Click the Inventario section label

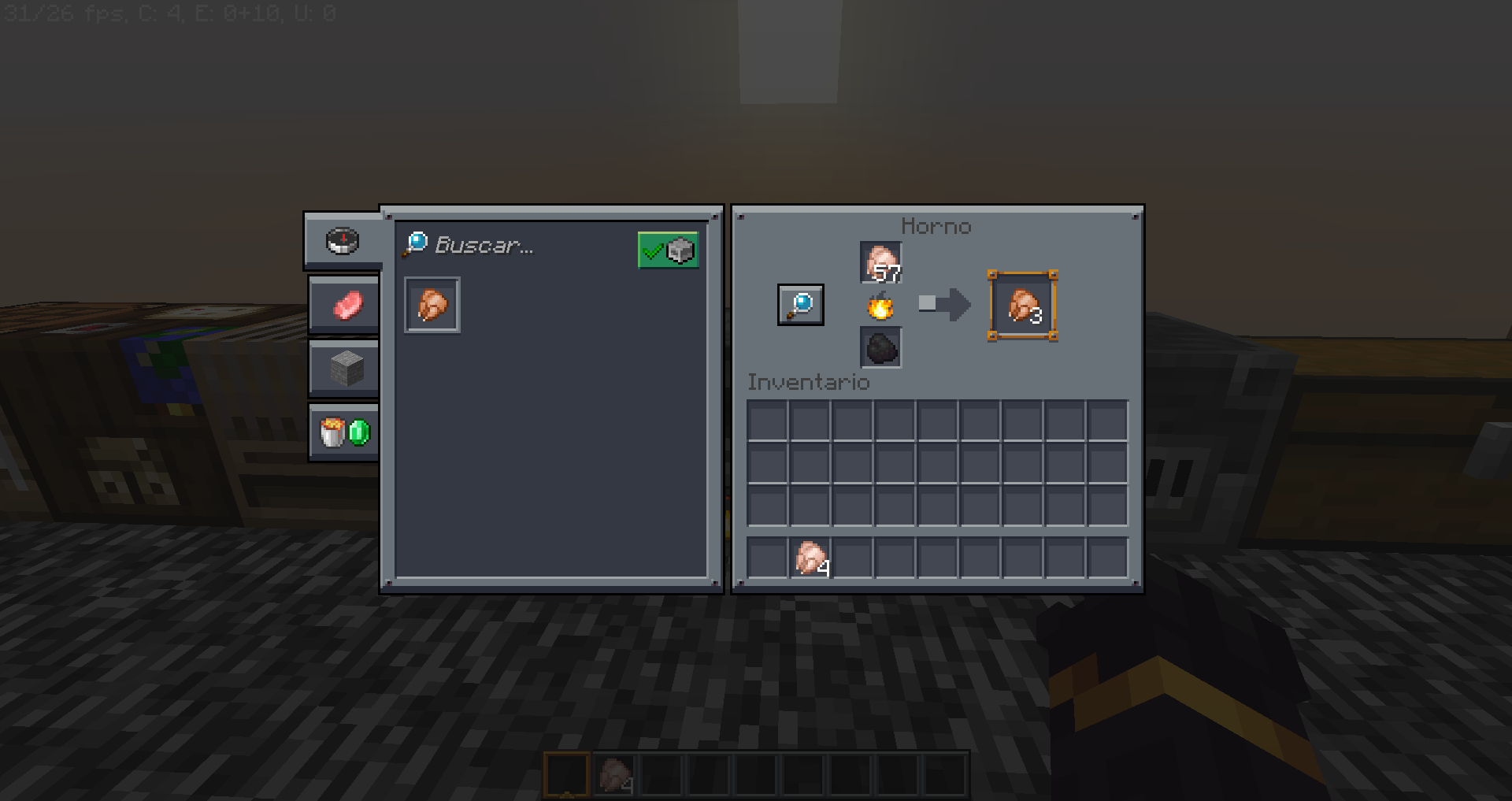pyautogui.click(x=809, y=383)
